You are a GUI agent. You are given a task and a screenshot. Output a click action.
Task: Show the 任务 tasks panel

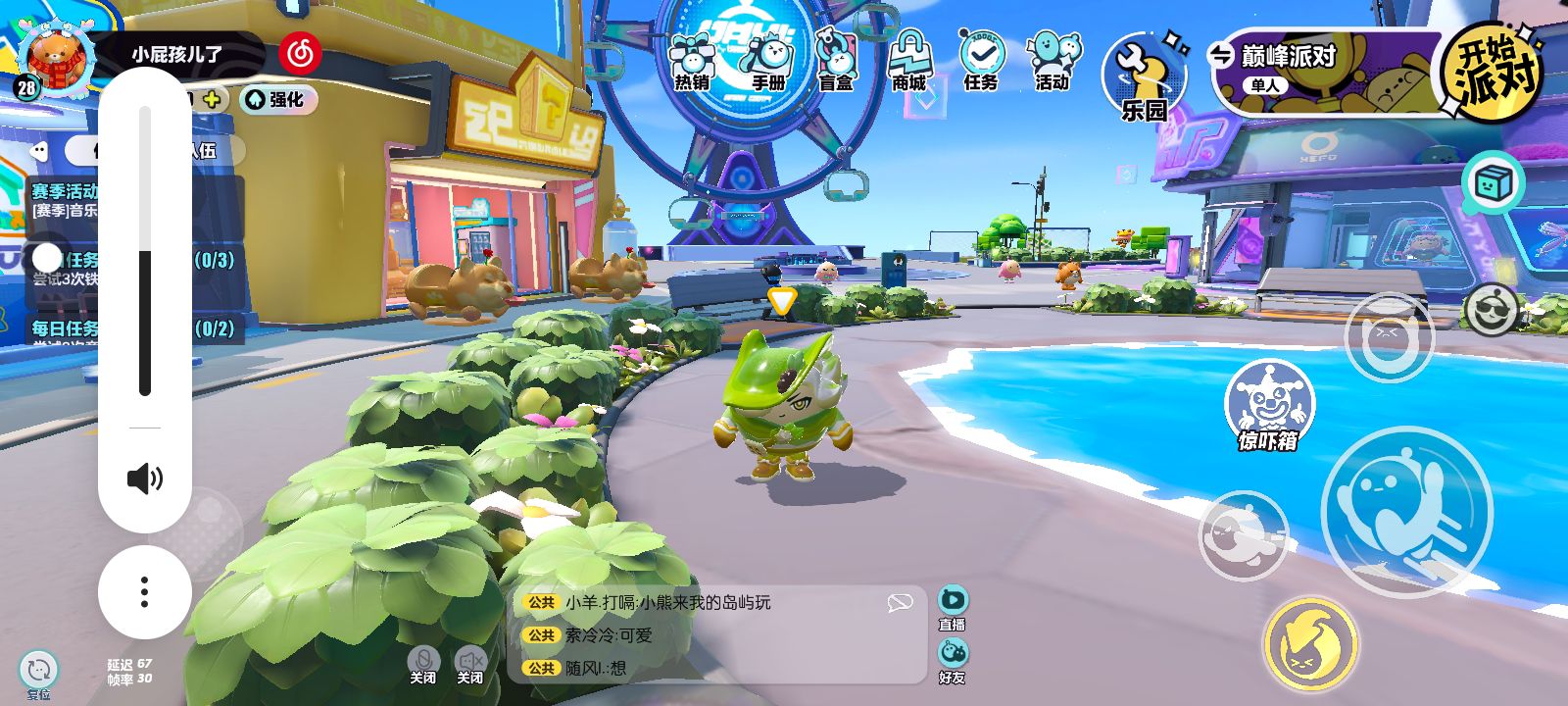[x=980, y=61]
